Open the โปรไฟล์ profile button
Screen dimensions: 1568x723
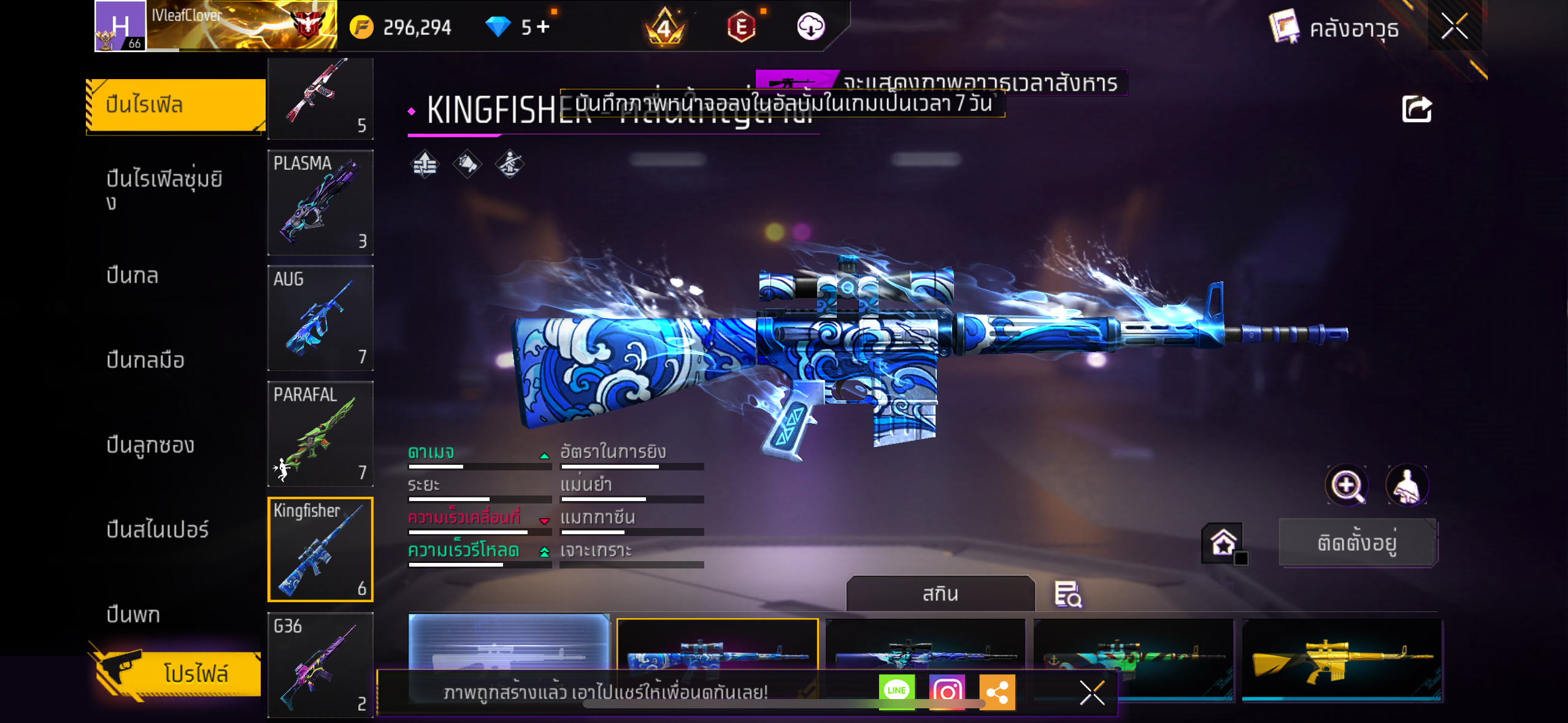click(179, 673)
